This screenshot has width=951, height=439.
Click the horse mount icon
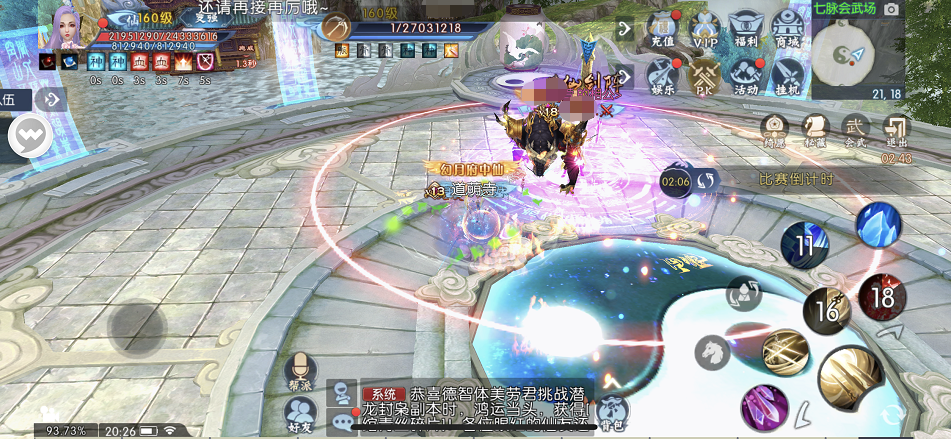coord(713,349)
